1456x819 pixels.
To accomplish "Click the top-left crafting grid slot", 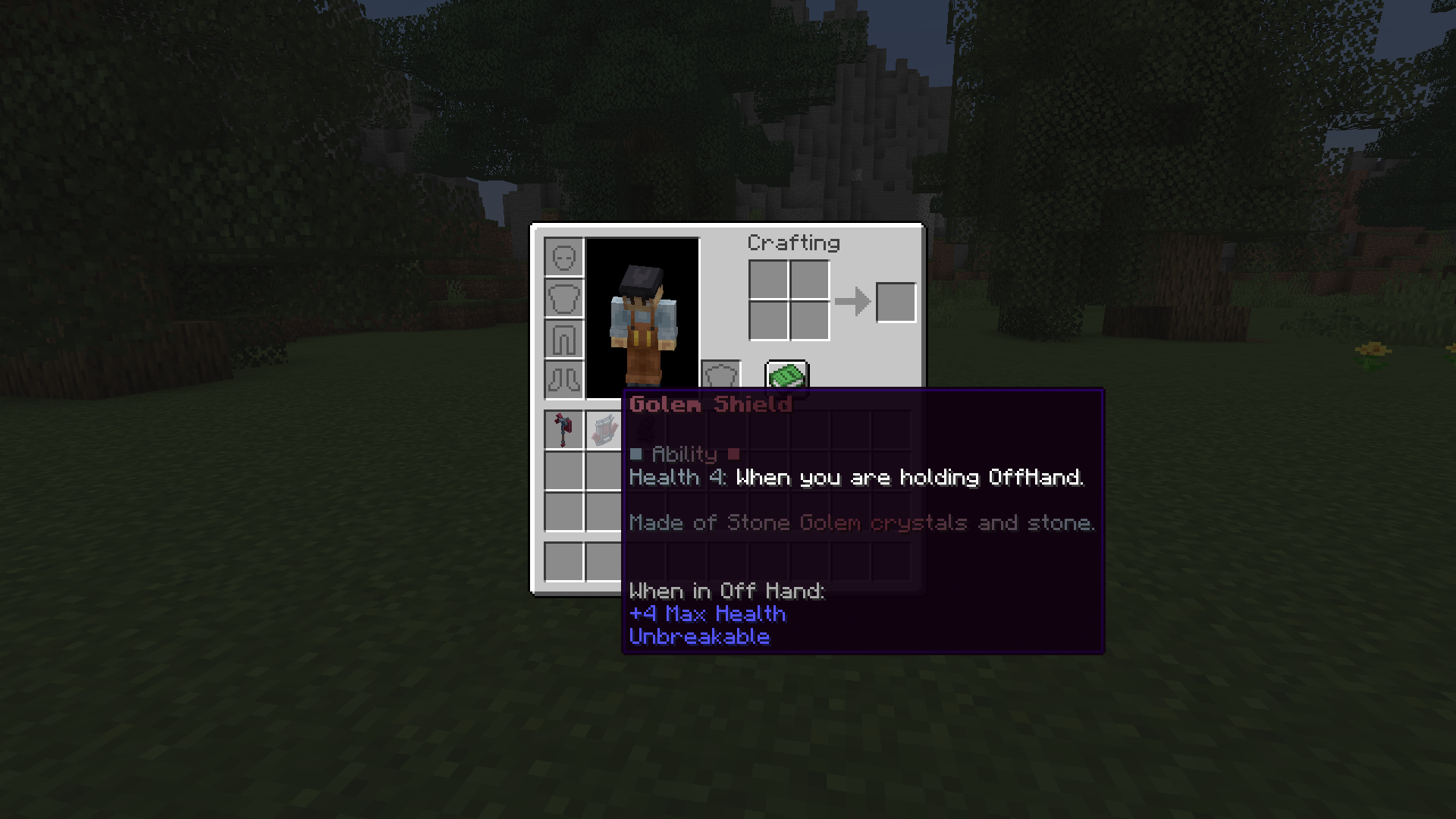I will [x=770, y=281].
